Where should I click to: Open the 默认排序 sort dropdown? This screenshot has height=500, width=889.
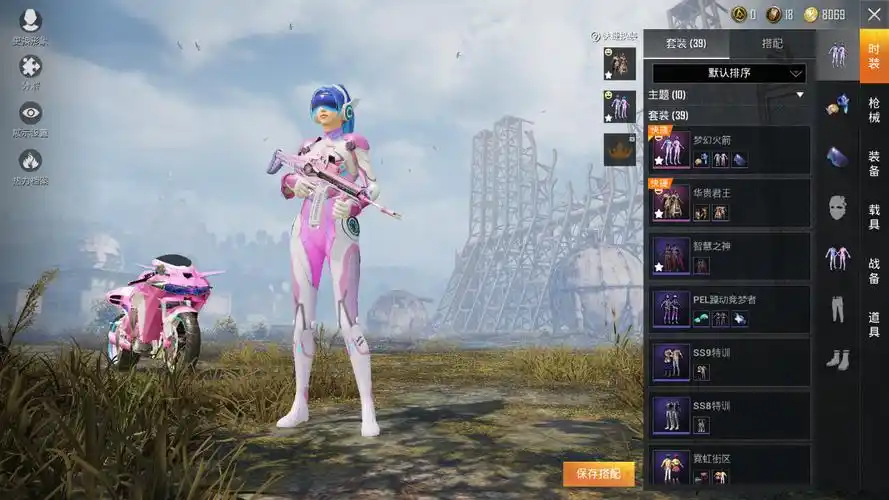click(x=729, y=73)
